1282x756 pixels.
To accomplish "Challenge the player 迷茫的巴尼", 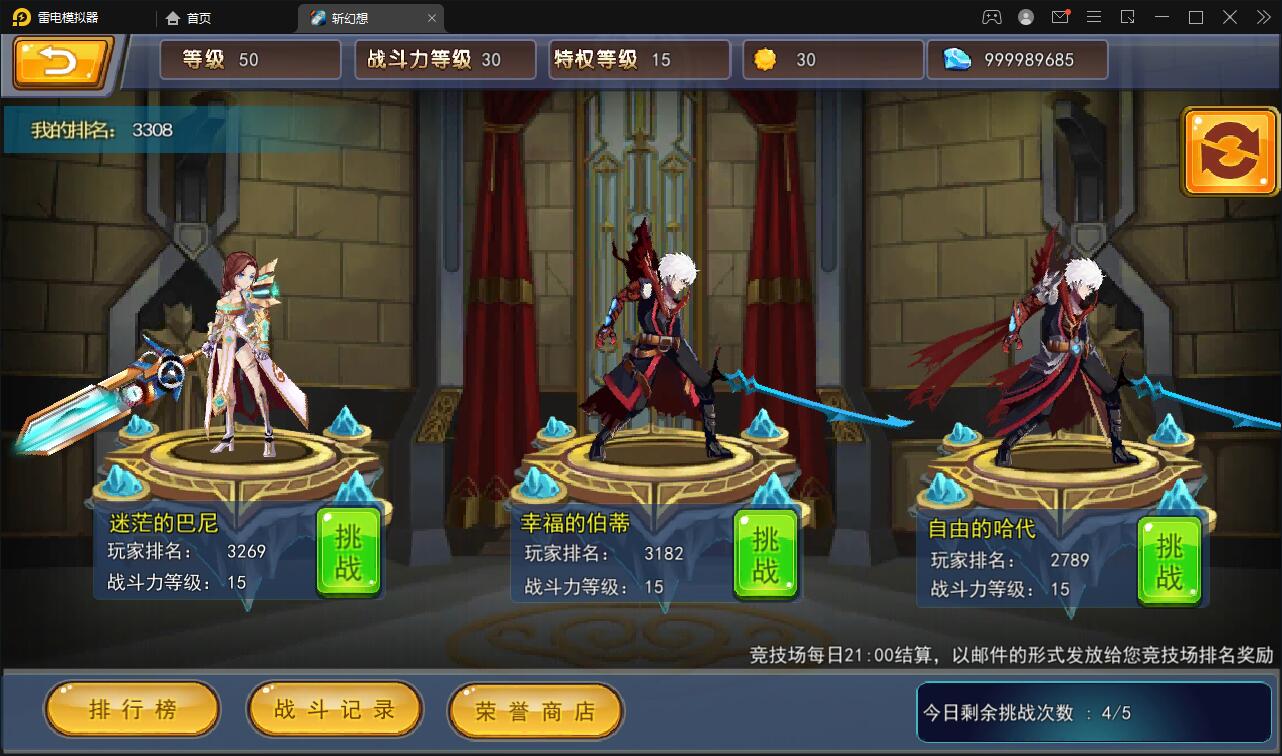I will coord(348,552).
